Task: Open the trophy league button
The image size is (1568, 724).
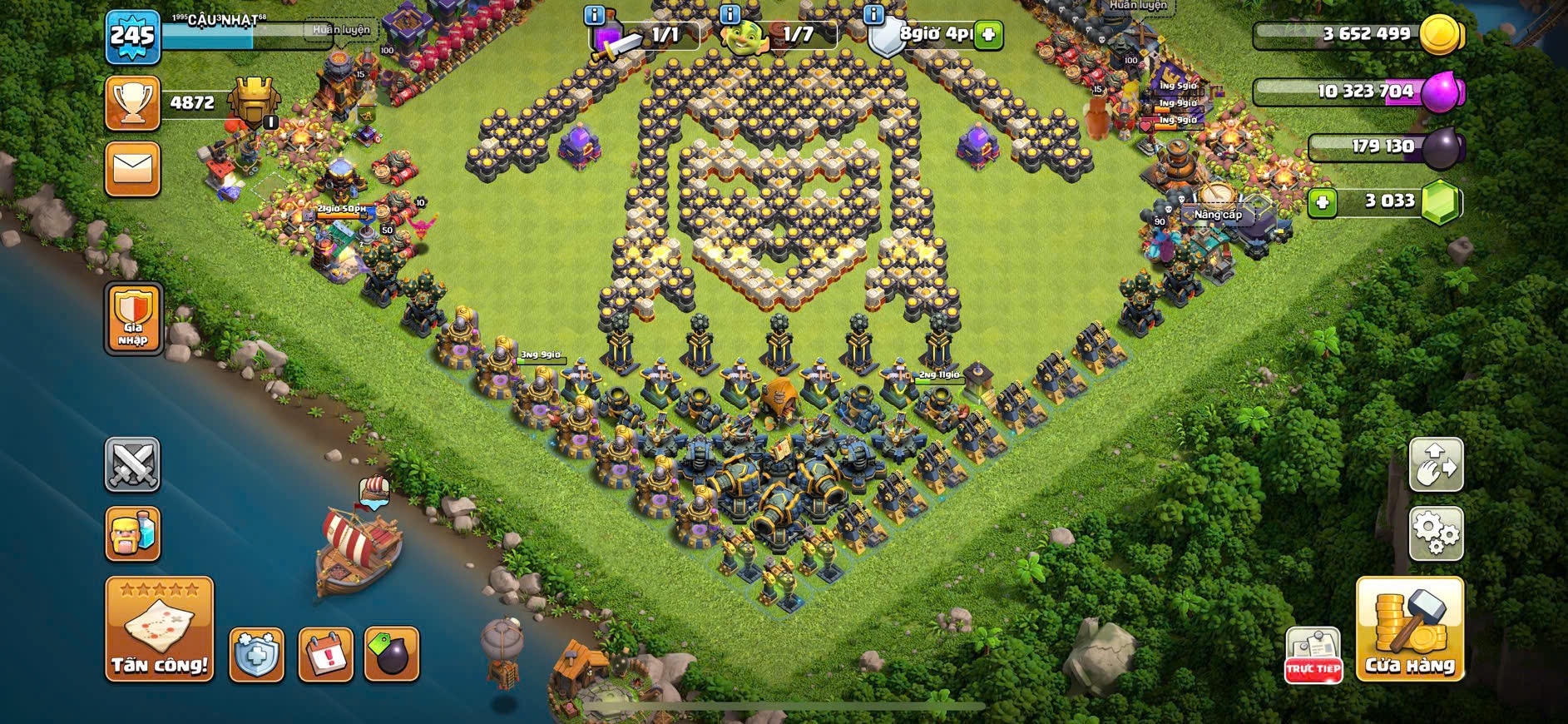Action: [132, 103]
